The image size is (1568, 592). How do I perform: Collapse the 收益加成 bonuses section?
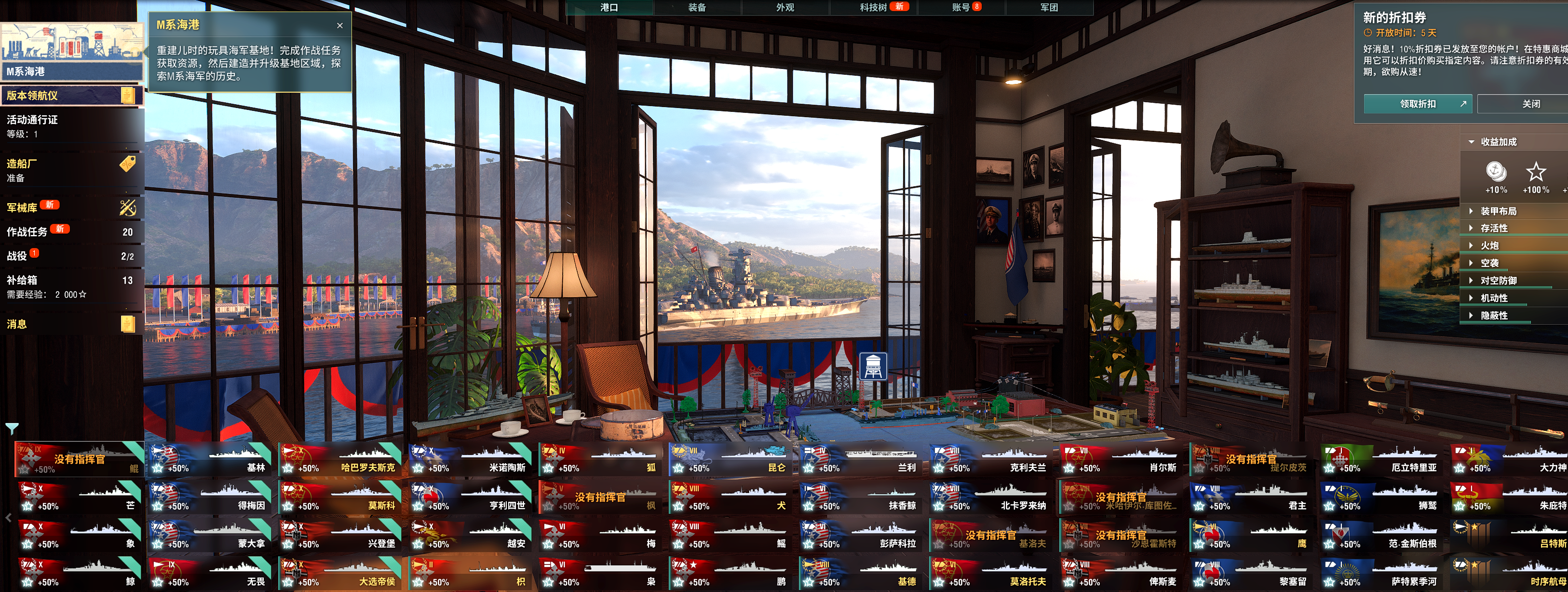click(x=1498, y=142)
